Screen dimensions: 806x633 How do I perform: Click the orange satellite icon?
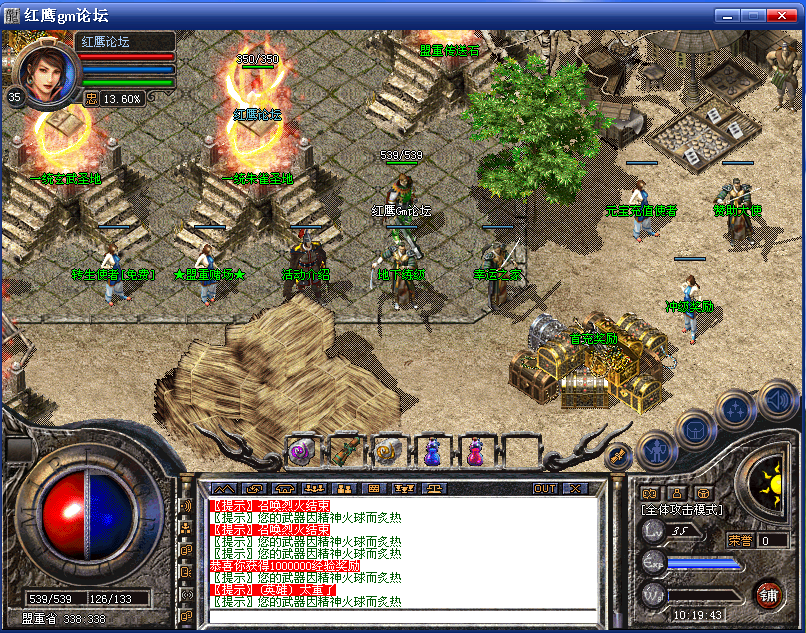617,455
